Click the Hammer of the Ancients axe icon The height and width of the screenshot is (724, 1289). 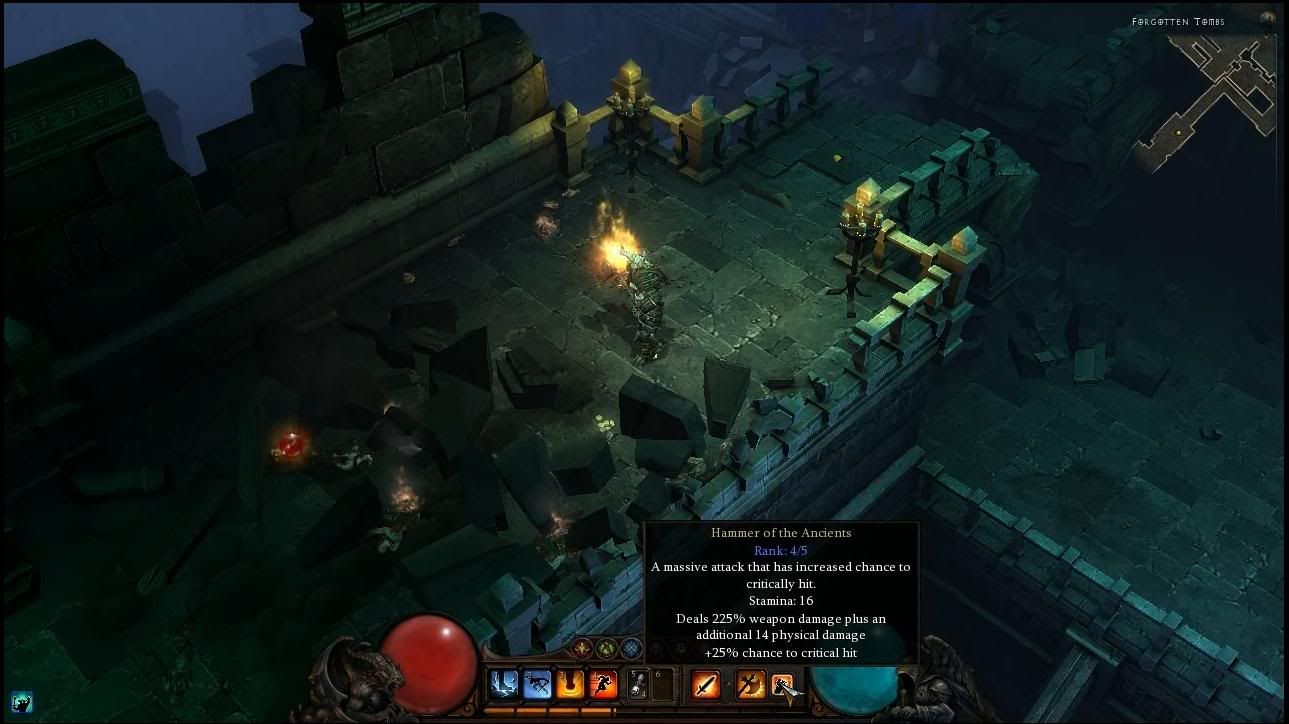pos(748,684)
